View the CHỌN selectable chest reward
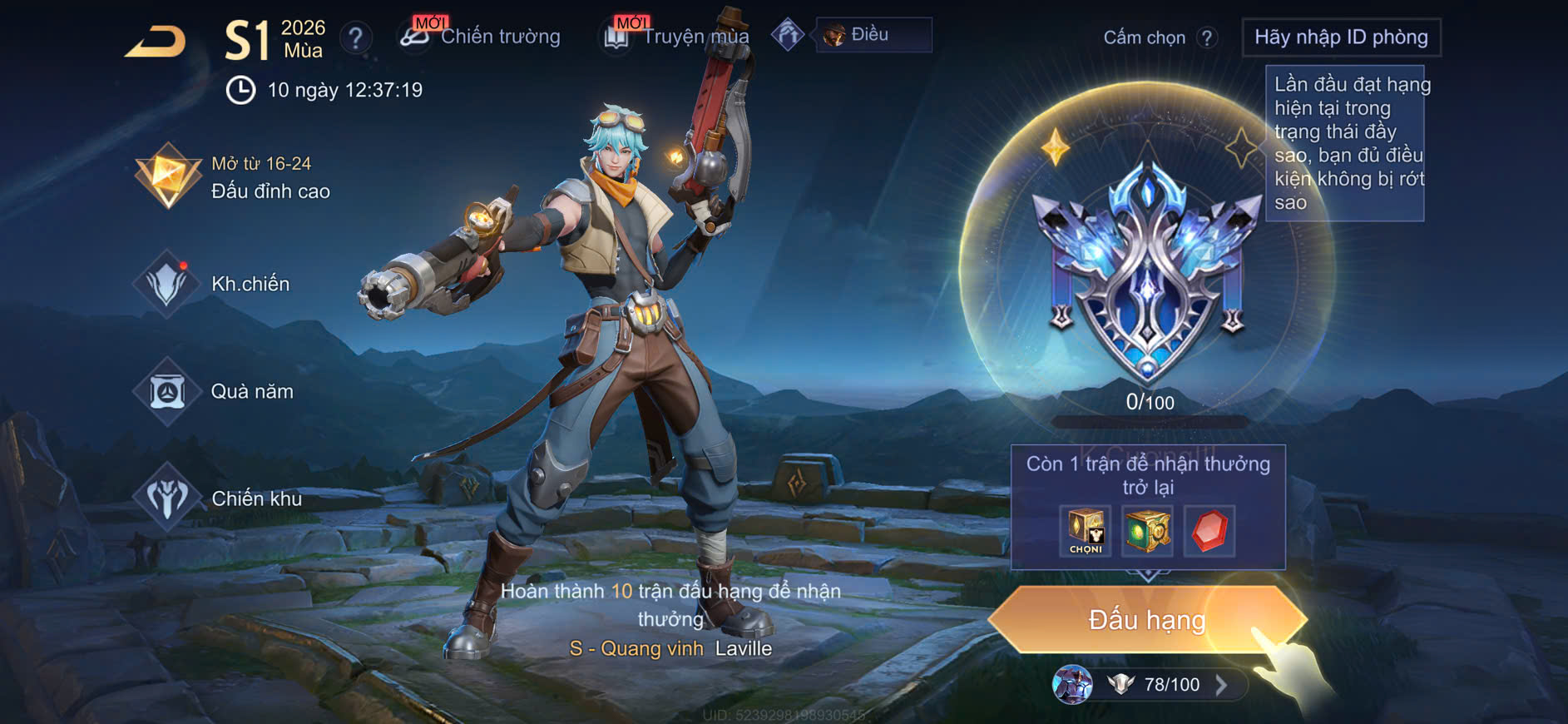The height and width of the screenshot is (724, 1568). pyautogui.click(x=1086, y=530)
